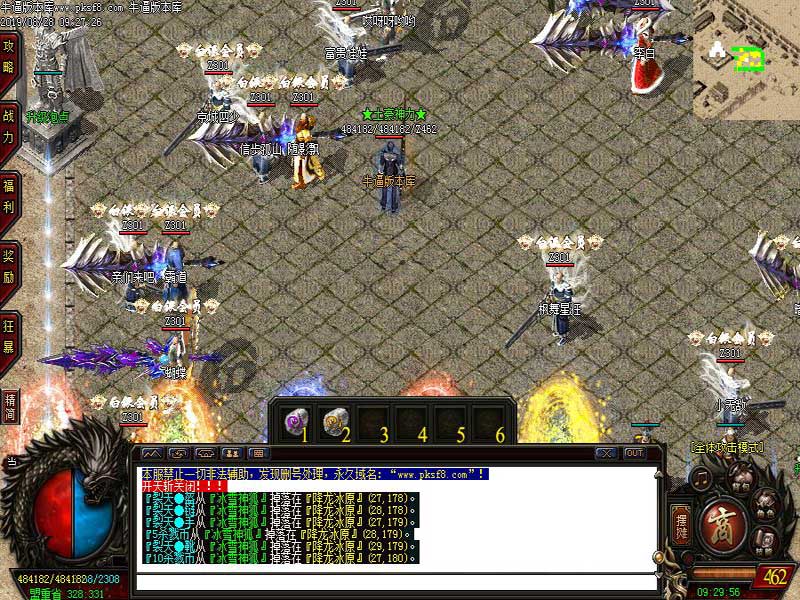800x600 pixels.
Task: Toggle the music note sound button
Action: coord(703,482)
